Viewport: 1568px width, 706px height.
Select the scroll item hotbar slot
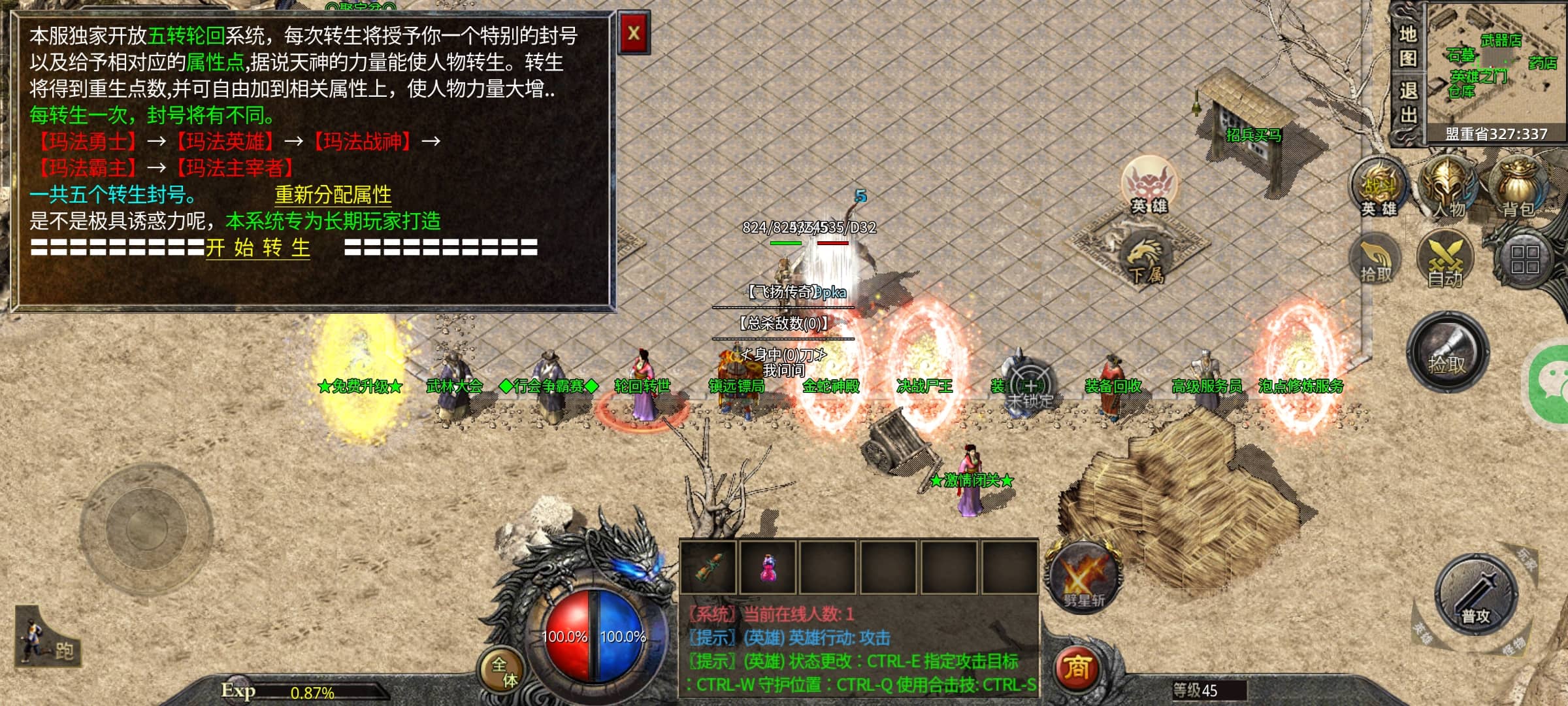(709, 567)
